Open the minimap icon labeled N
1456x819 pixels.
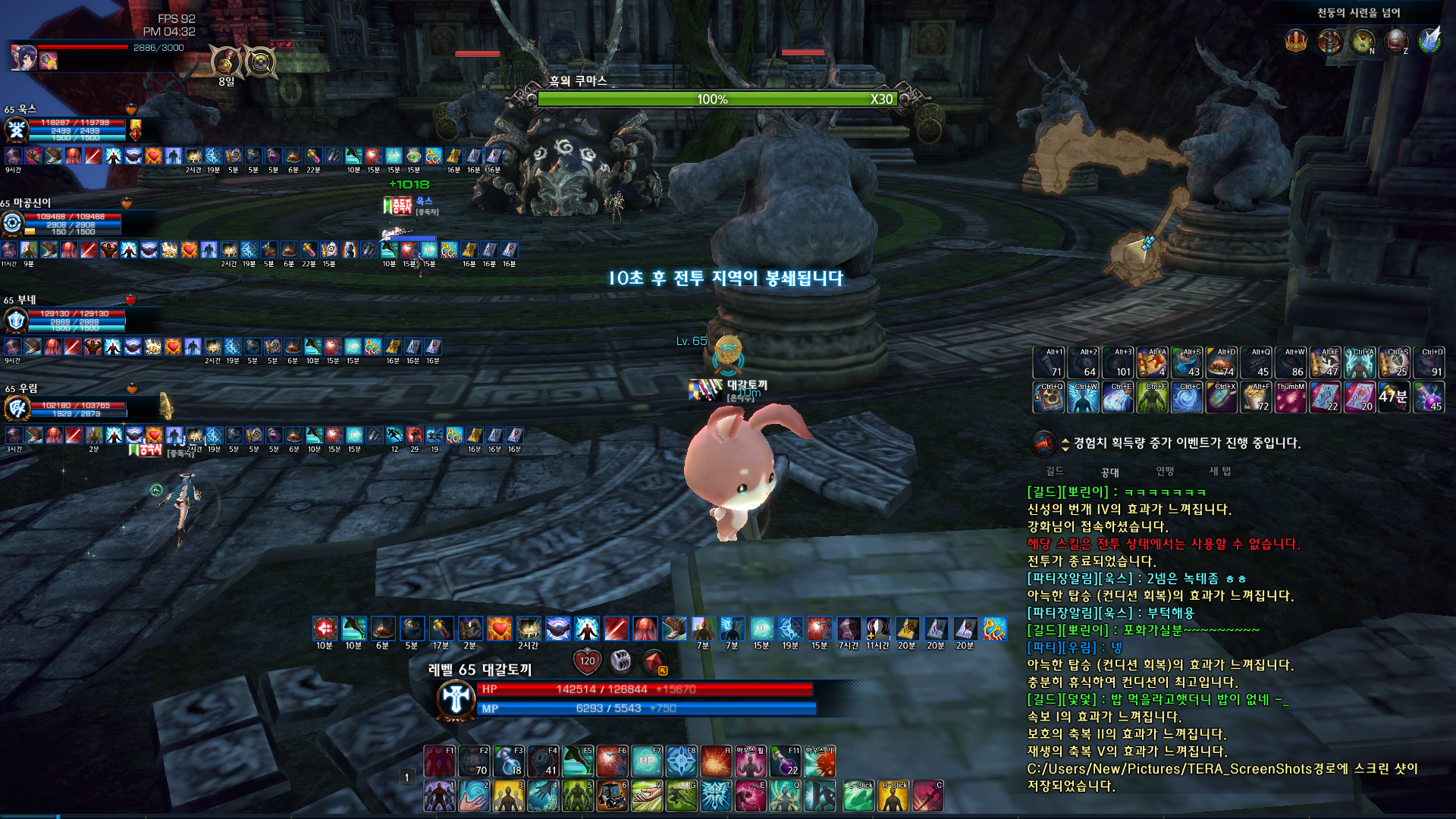pyautogui.click(x=1363, y=42)
